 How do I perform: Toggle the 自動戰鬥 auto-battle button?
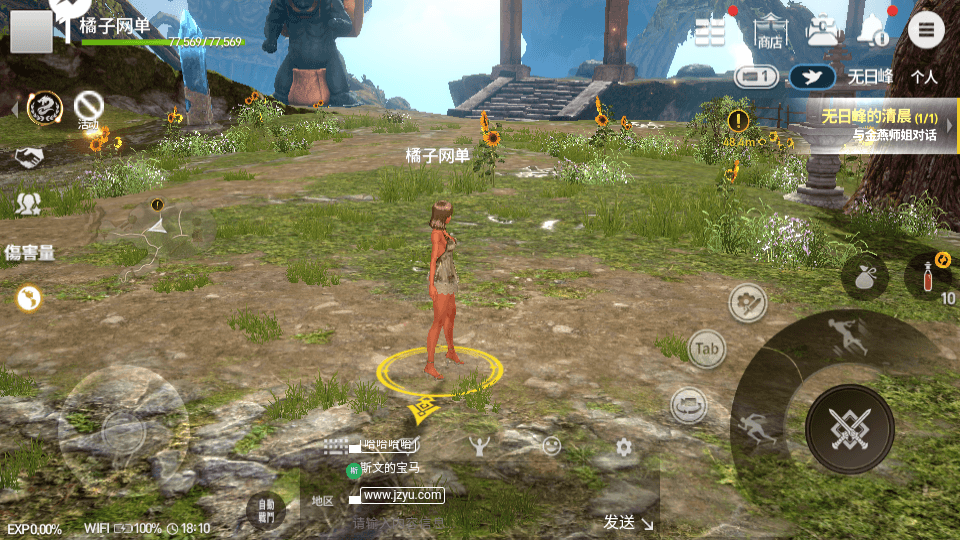click(265, 510)
